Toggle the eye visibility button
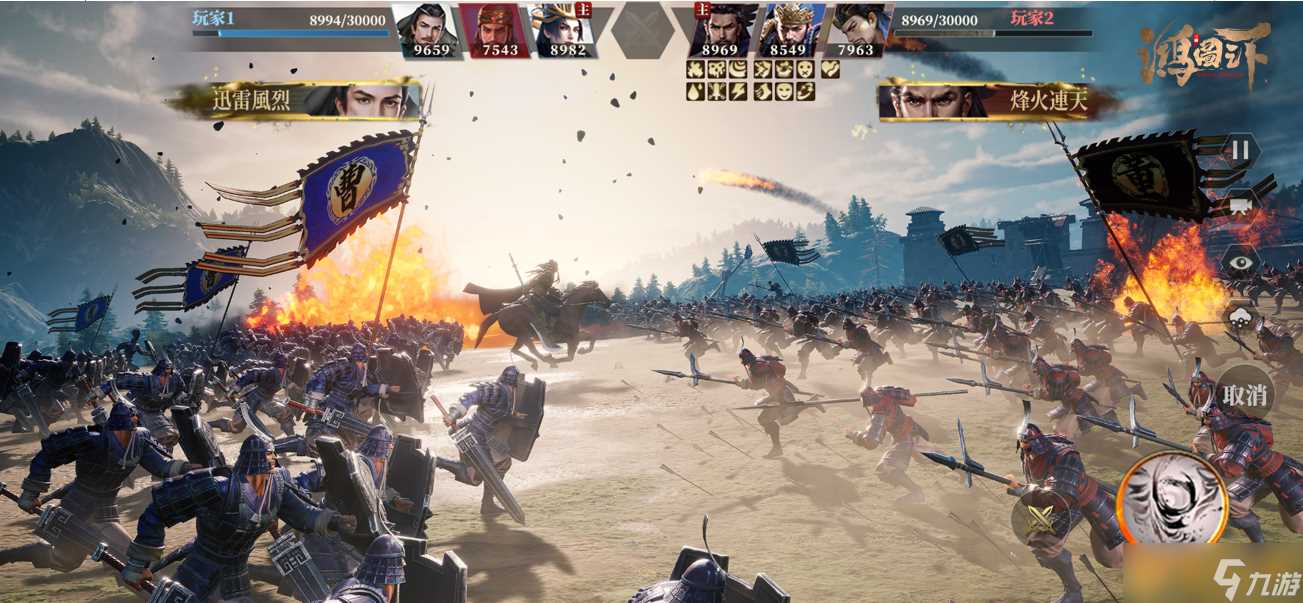The width and height of the screenshot is (1303, 603). [1239, 262]
